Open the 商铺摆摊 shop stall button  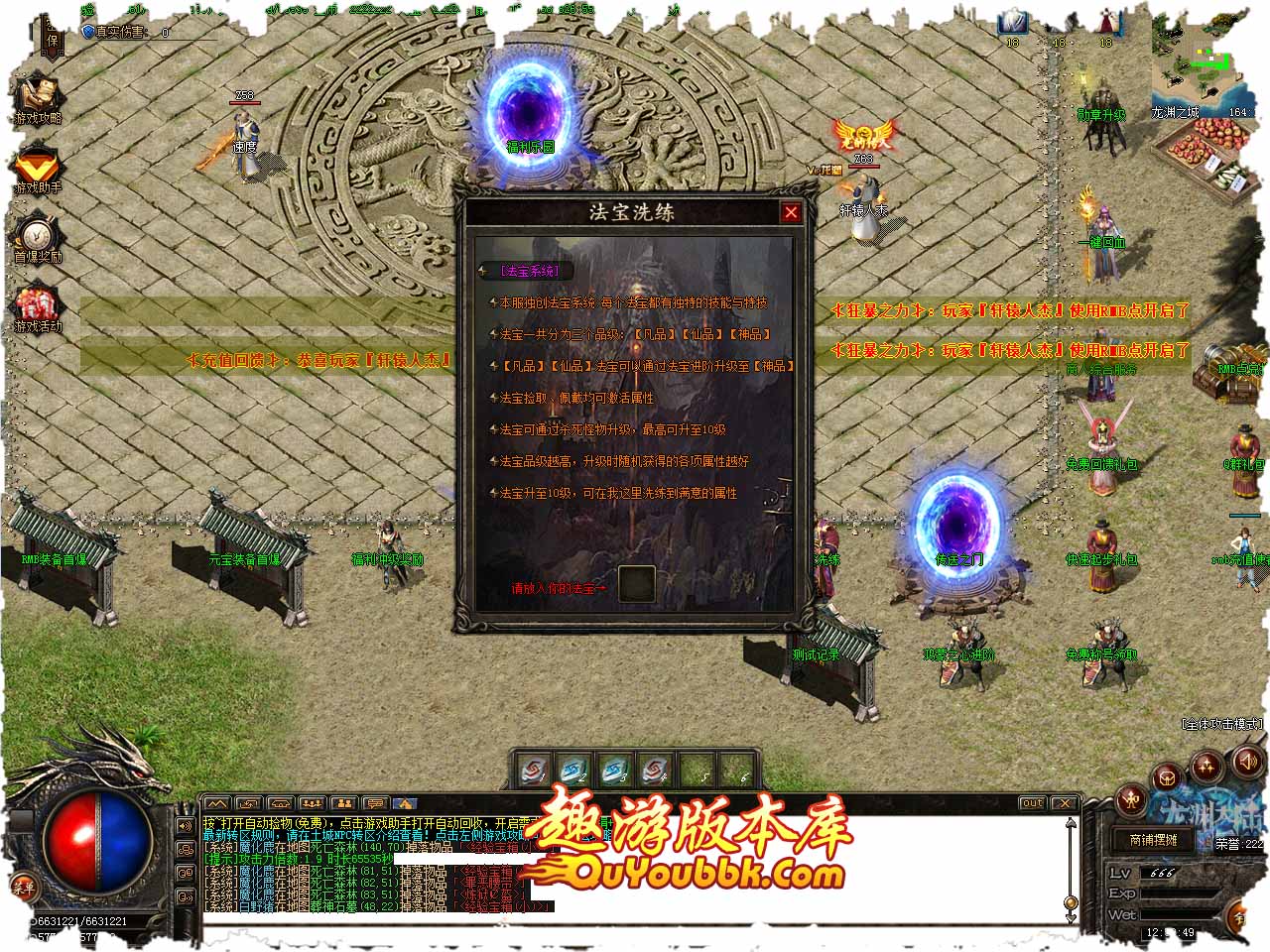(1154, 840)
